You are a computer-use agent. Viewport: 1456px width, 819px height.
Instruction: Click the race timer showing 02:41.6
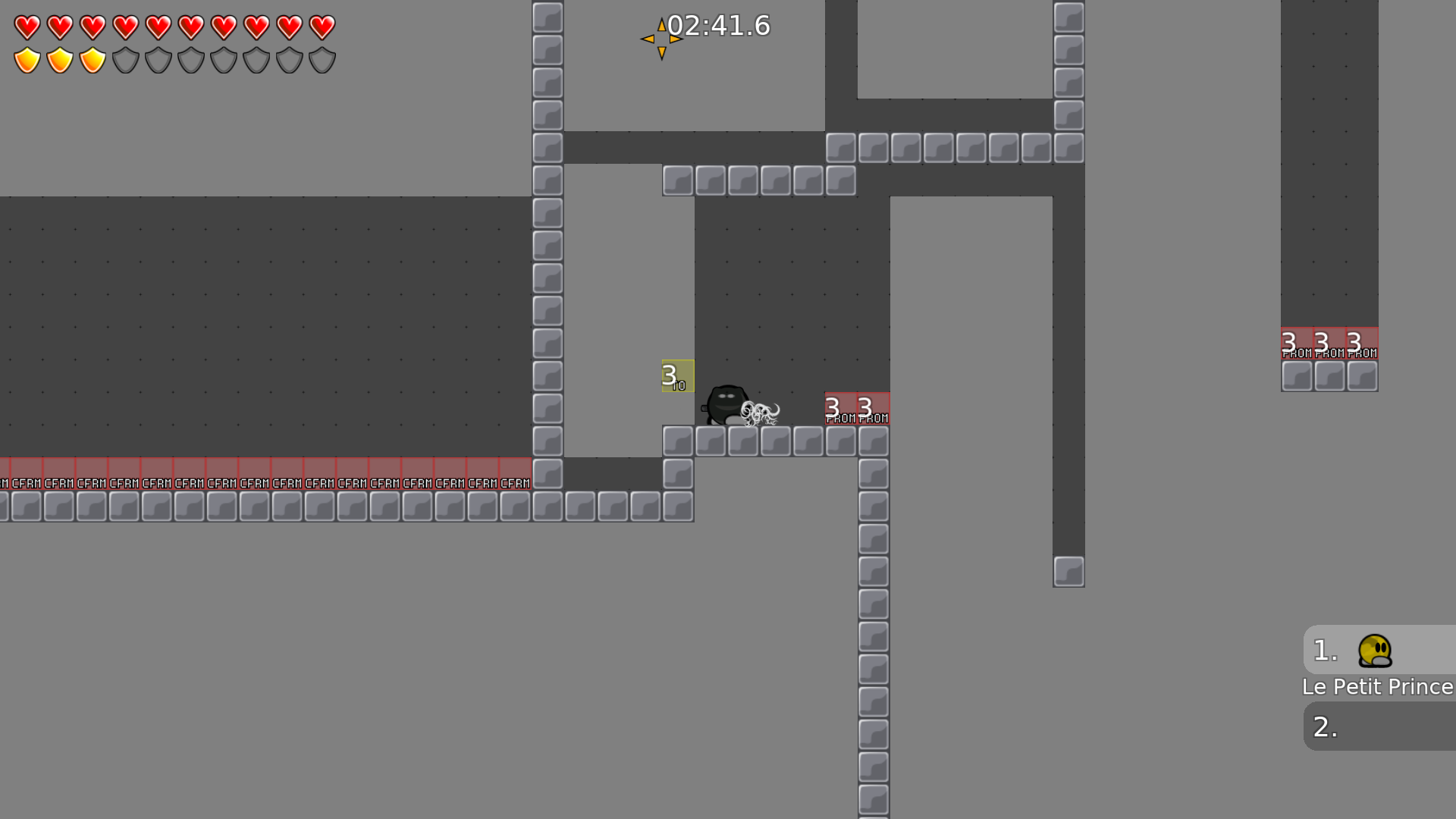[719, 26]
